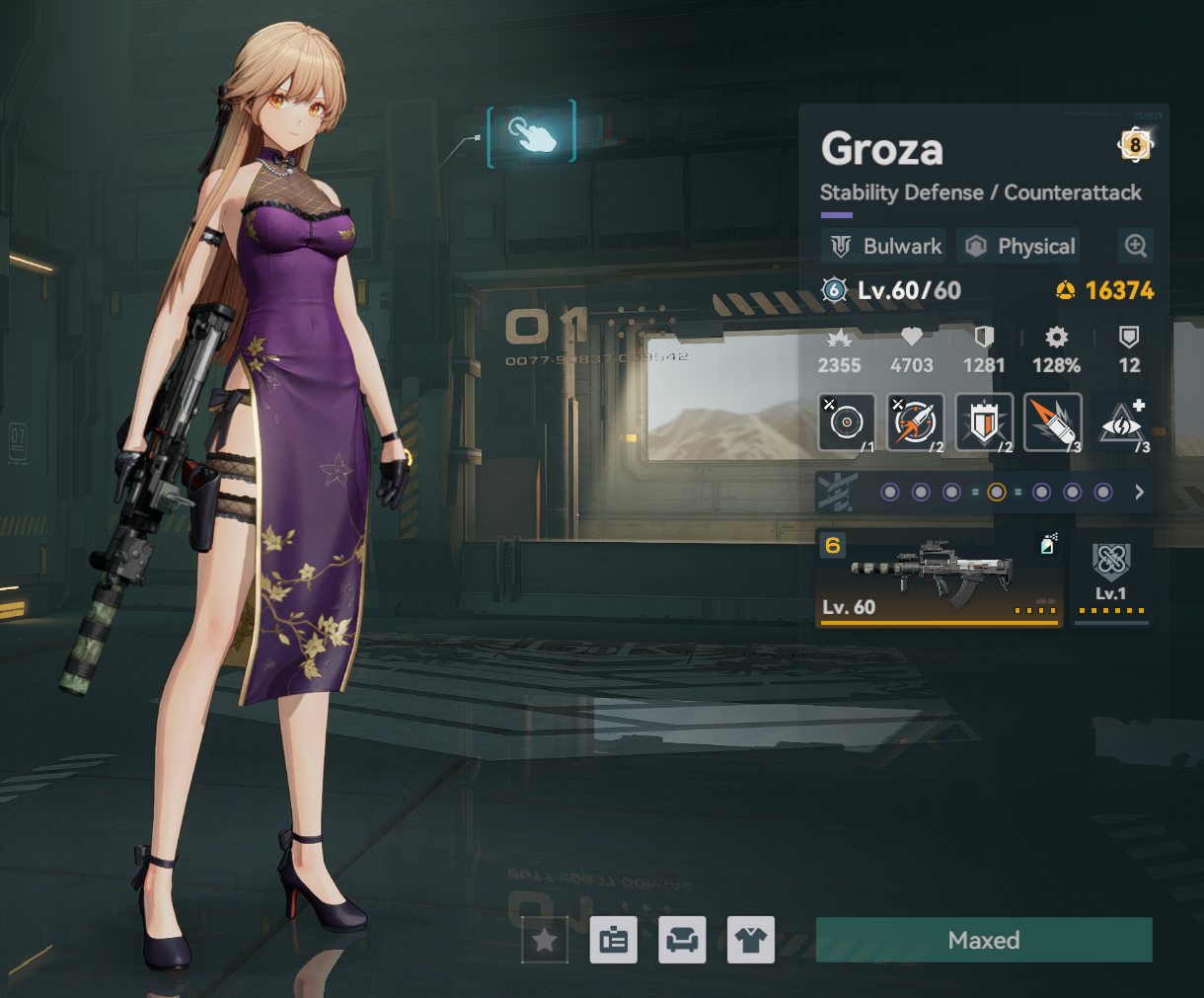Toggle the star favorite button
Screen dimensions: 1204x998
545,940
